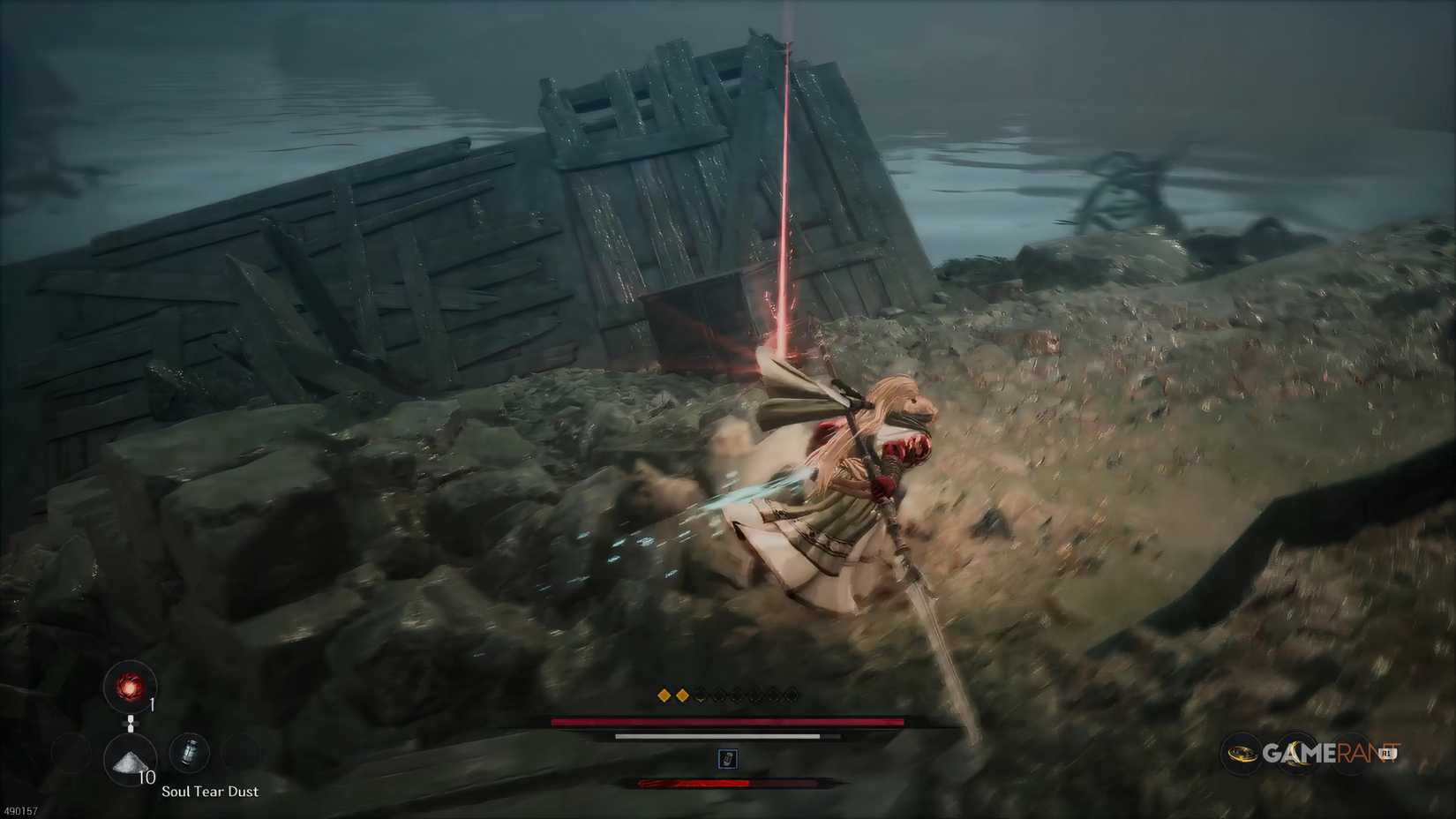Click the d-pad indicator between item slots
Image resolution: width=1456 pixels, height=819 pixels.
pyautogui.click(x=131, y=725)
